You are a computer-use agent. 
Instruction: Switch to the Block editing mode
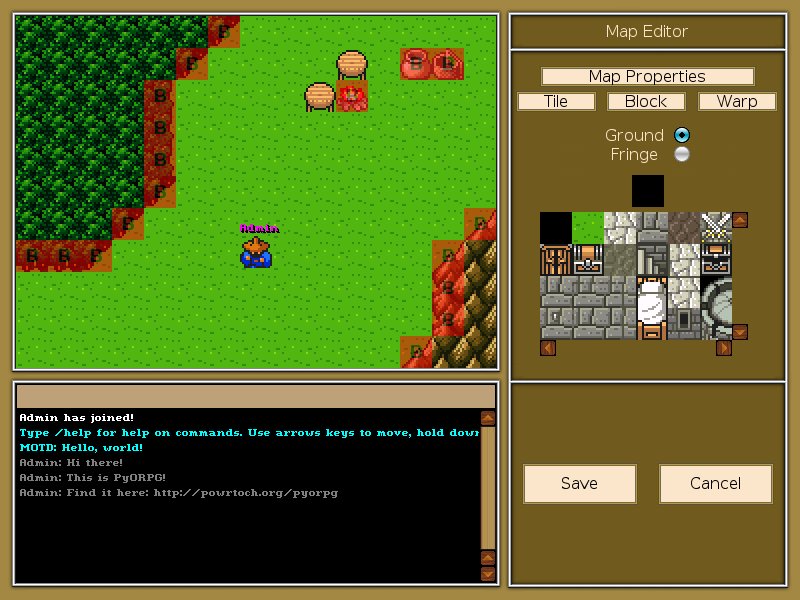click(646, 101)
